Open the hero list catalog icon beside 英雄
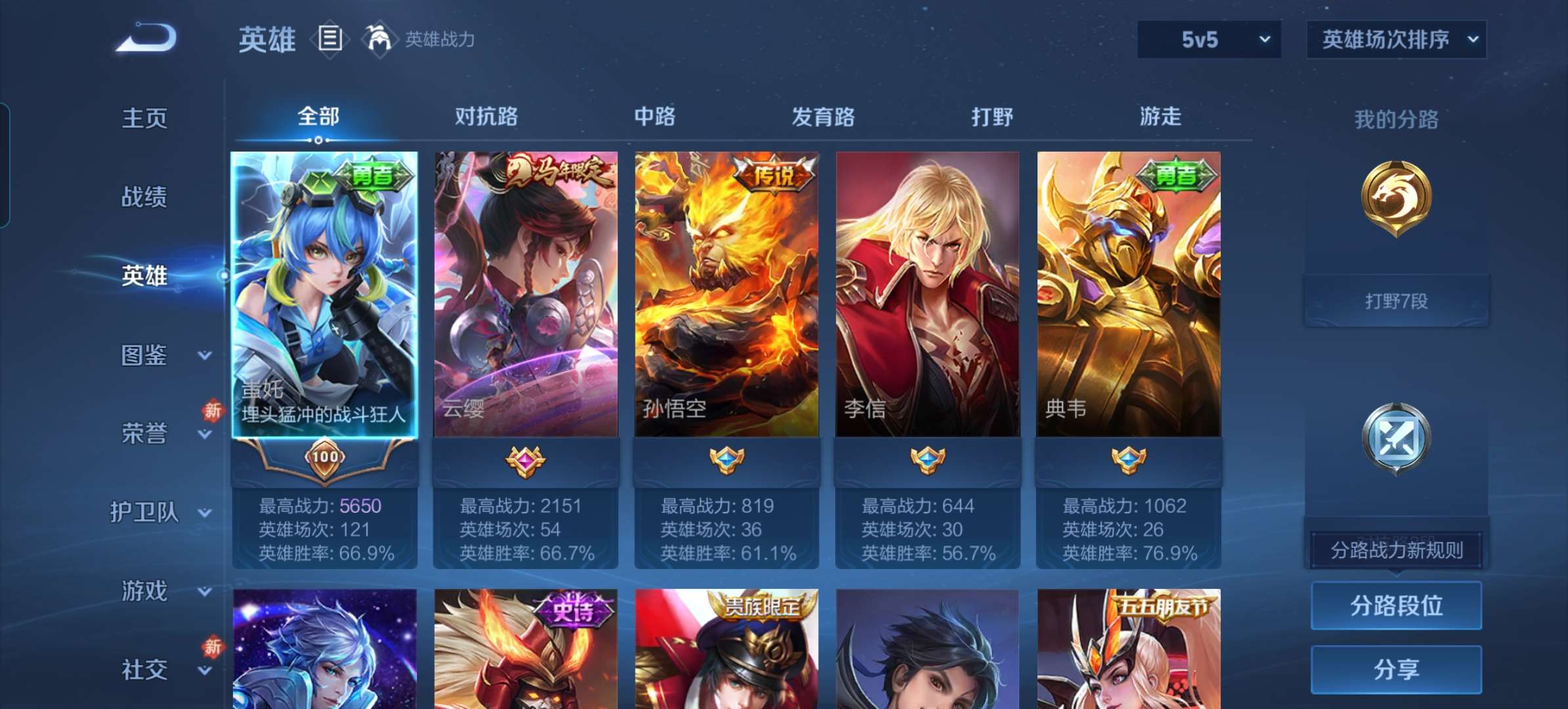The width and height of the screenshot is (1568, 709). 329,39
